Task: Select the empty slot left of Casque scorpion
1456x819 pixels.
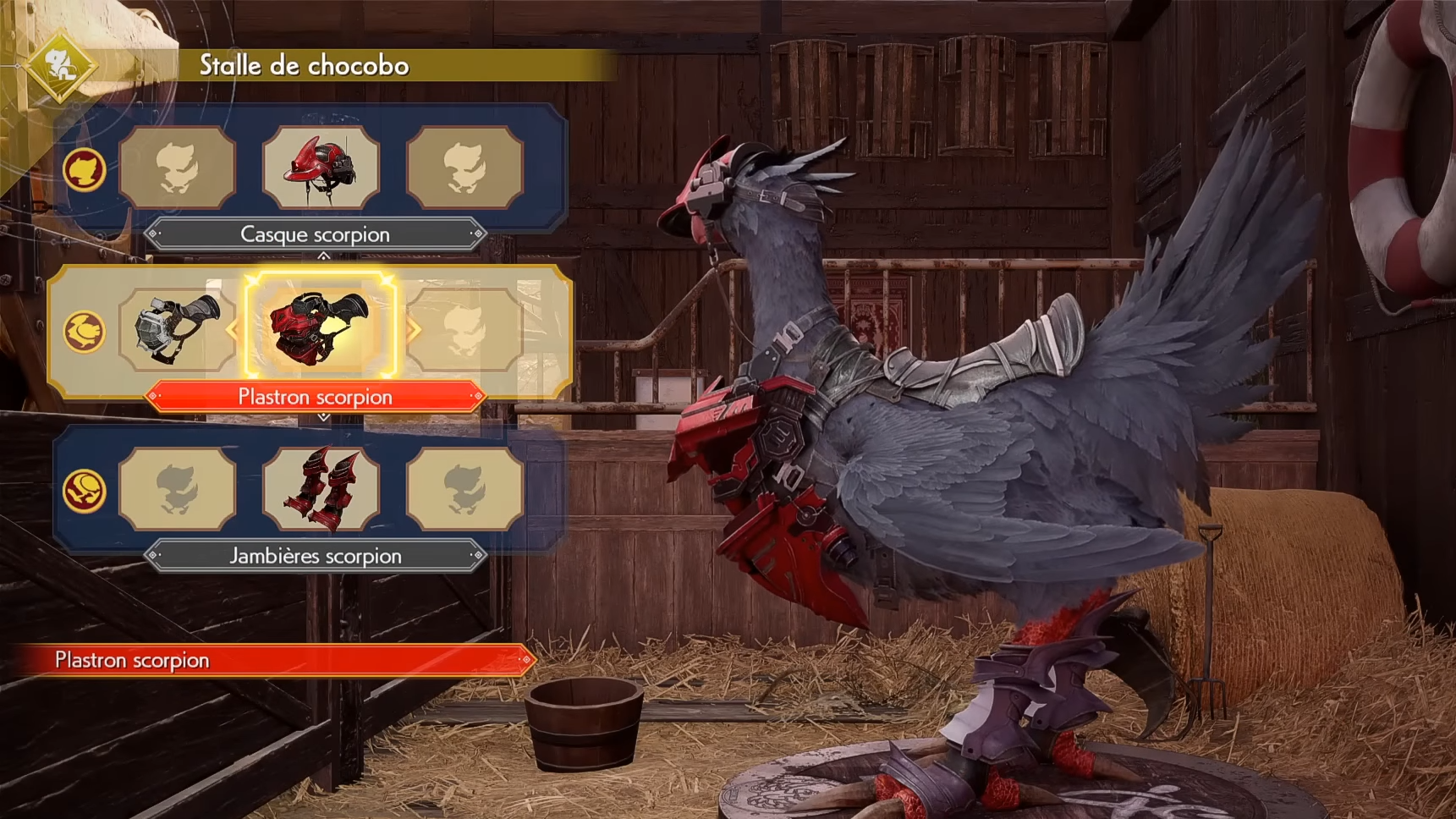Action: [x=178, y=168]
